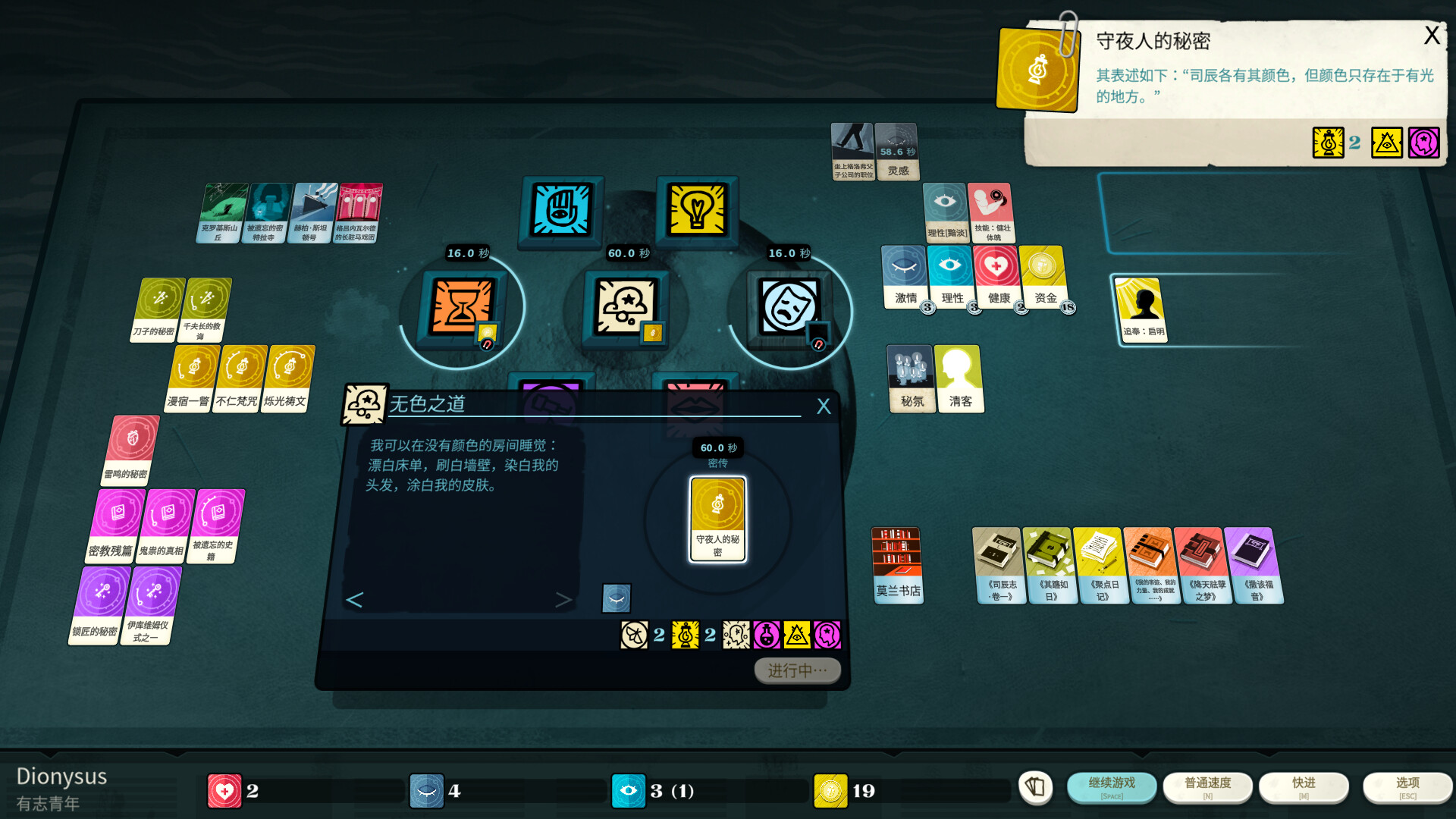Click the pink heart aspect icon on the popup
The height and width of the screenshot is (819, 1456).
click(x=1426, y=143)
